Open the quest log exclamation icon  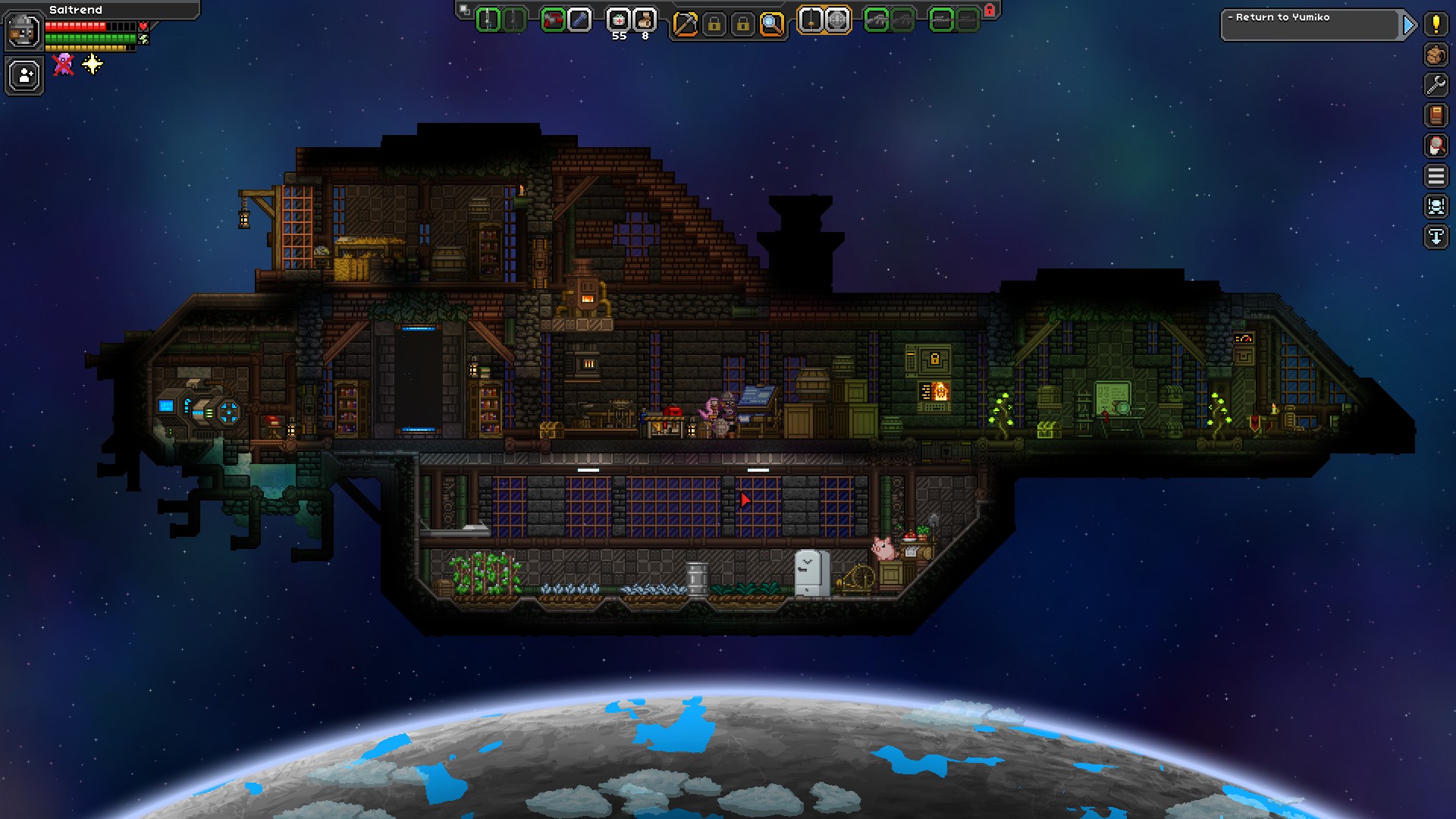click(x=1436, y=23)
